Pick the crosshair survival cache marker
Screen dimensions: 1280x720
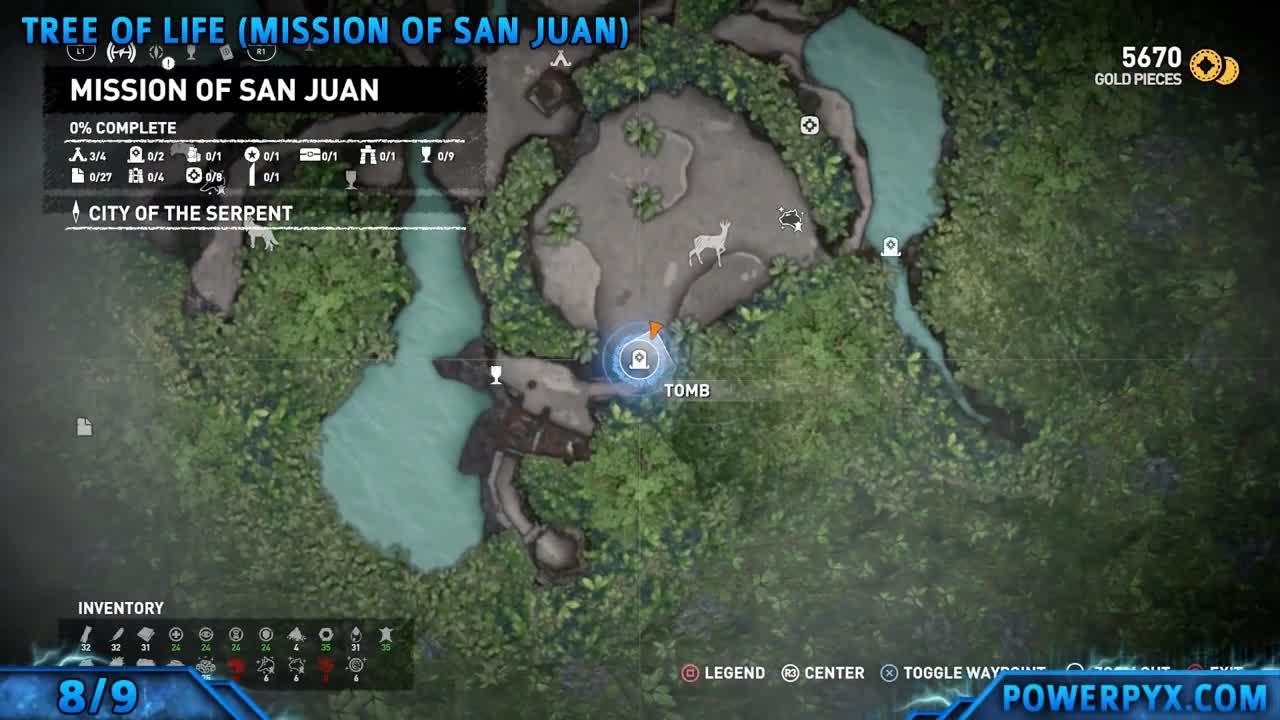pyautogui.click(x=809, y=125)
